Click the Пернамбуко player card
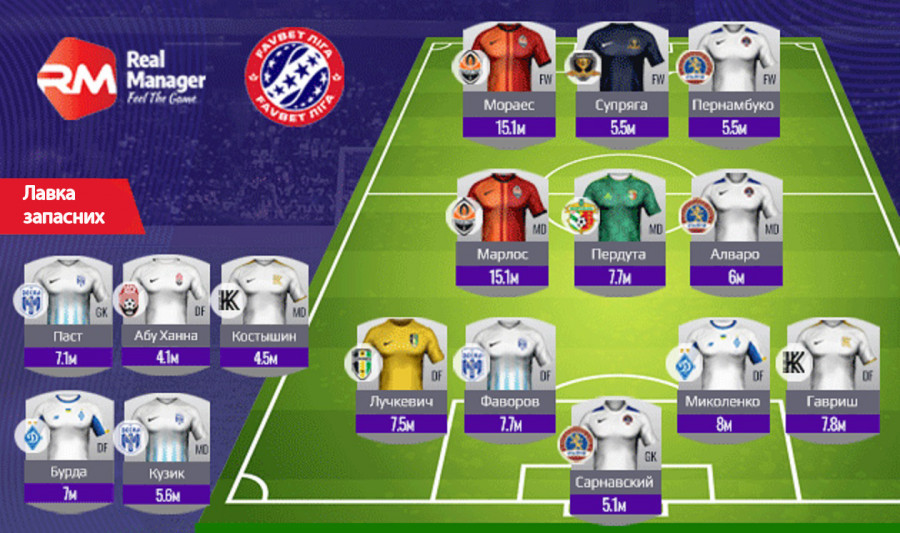 point(734,78)
